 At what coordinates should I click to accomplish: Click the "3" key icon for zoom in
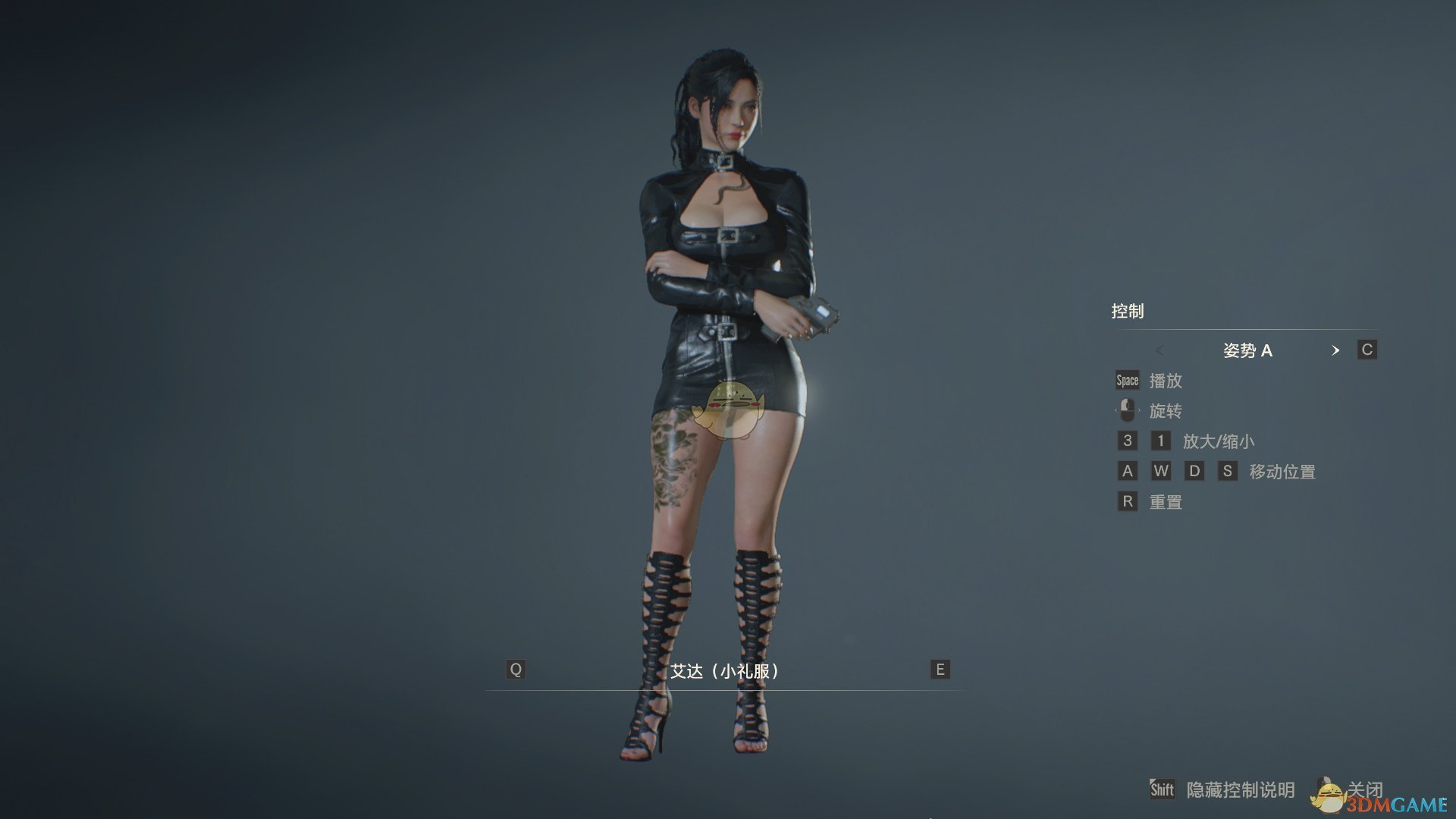point(1127,441)
